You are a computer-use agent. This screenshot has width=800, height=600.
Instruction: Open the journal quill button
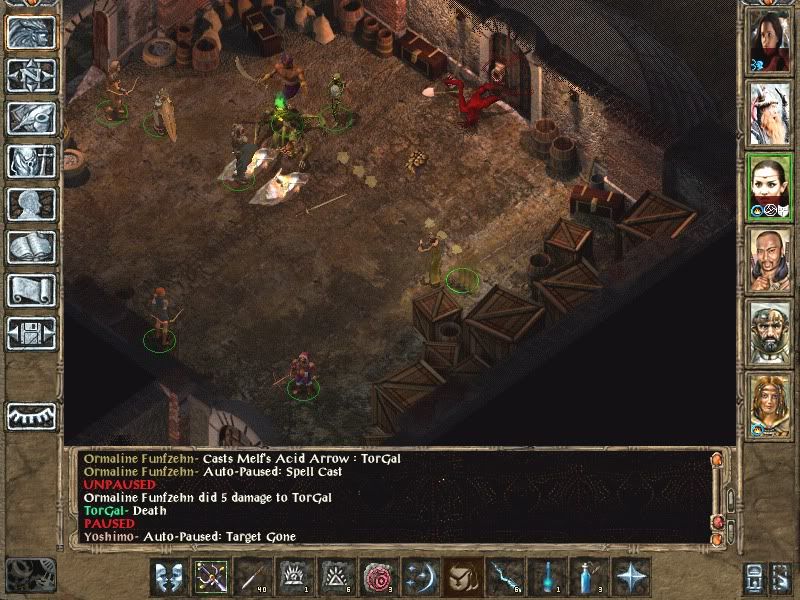(x=31, y=118)
